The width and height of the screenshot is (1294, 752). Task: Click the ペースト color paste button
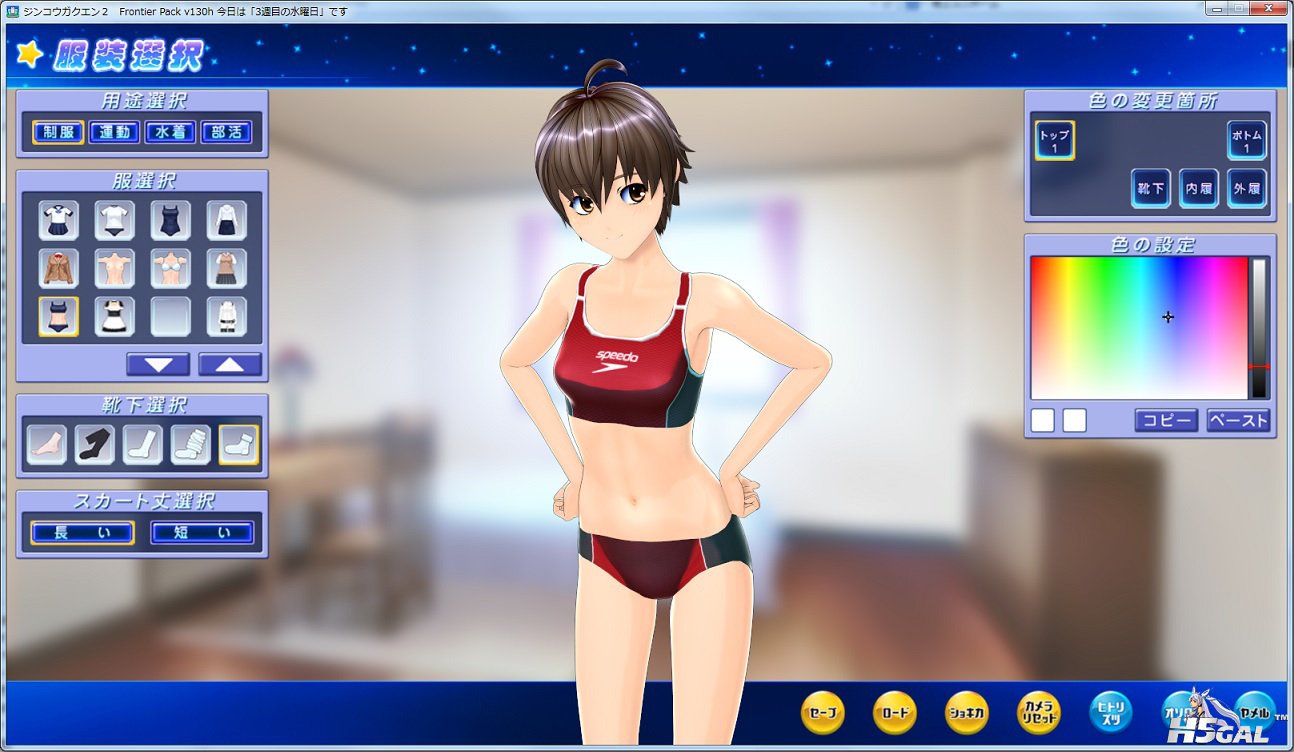tap(1238, 420)
